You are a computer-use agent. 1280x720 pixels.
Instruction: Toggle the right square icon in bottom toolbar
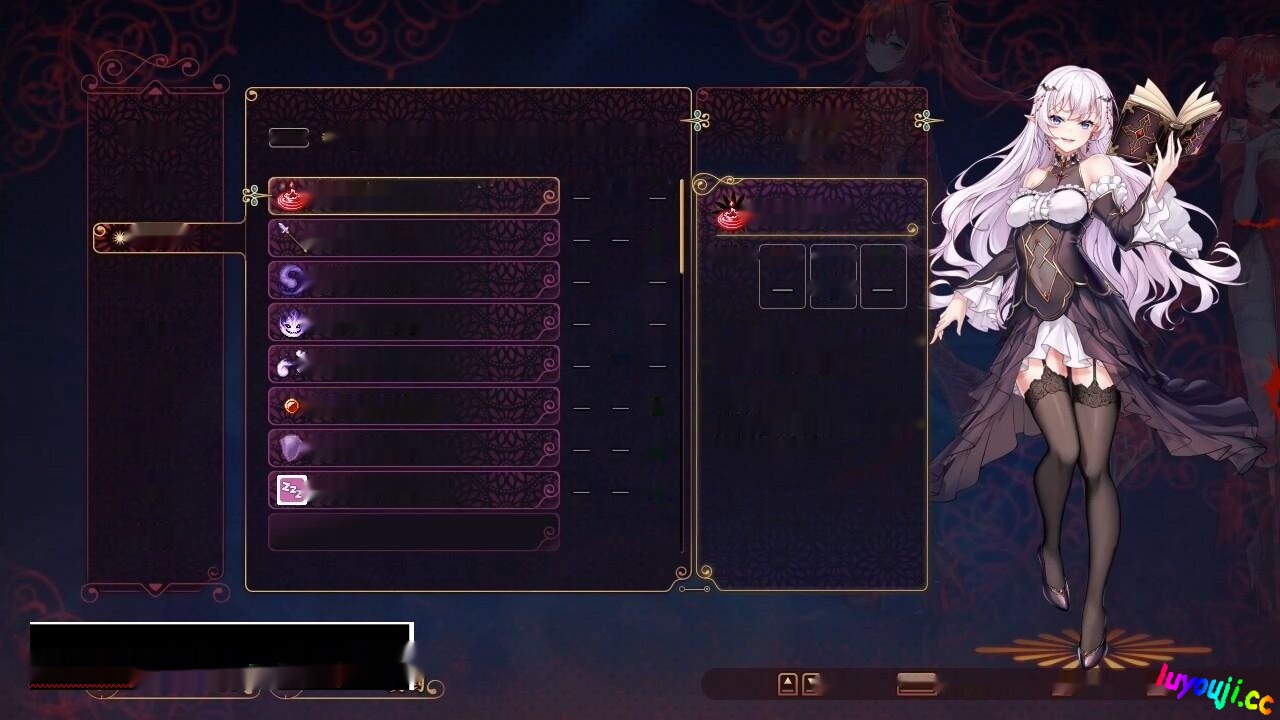812,684
